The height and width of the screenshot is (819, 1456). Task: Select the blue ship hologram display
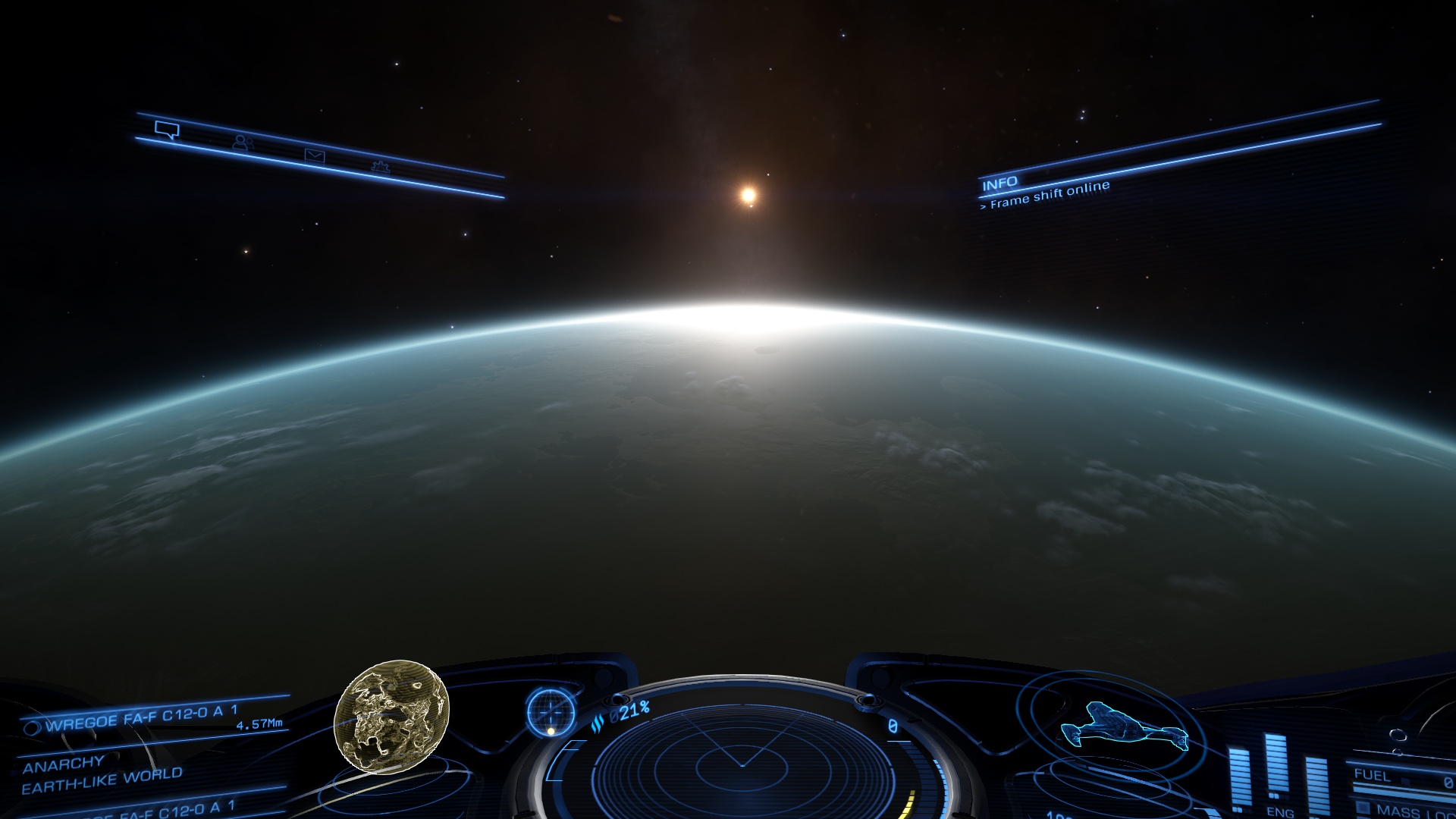(1122, 726)
